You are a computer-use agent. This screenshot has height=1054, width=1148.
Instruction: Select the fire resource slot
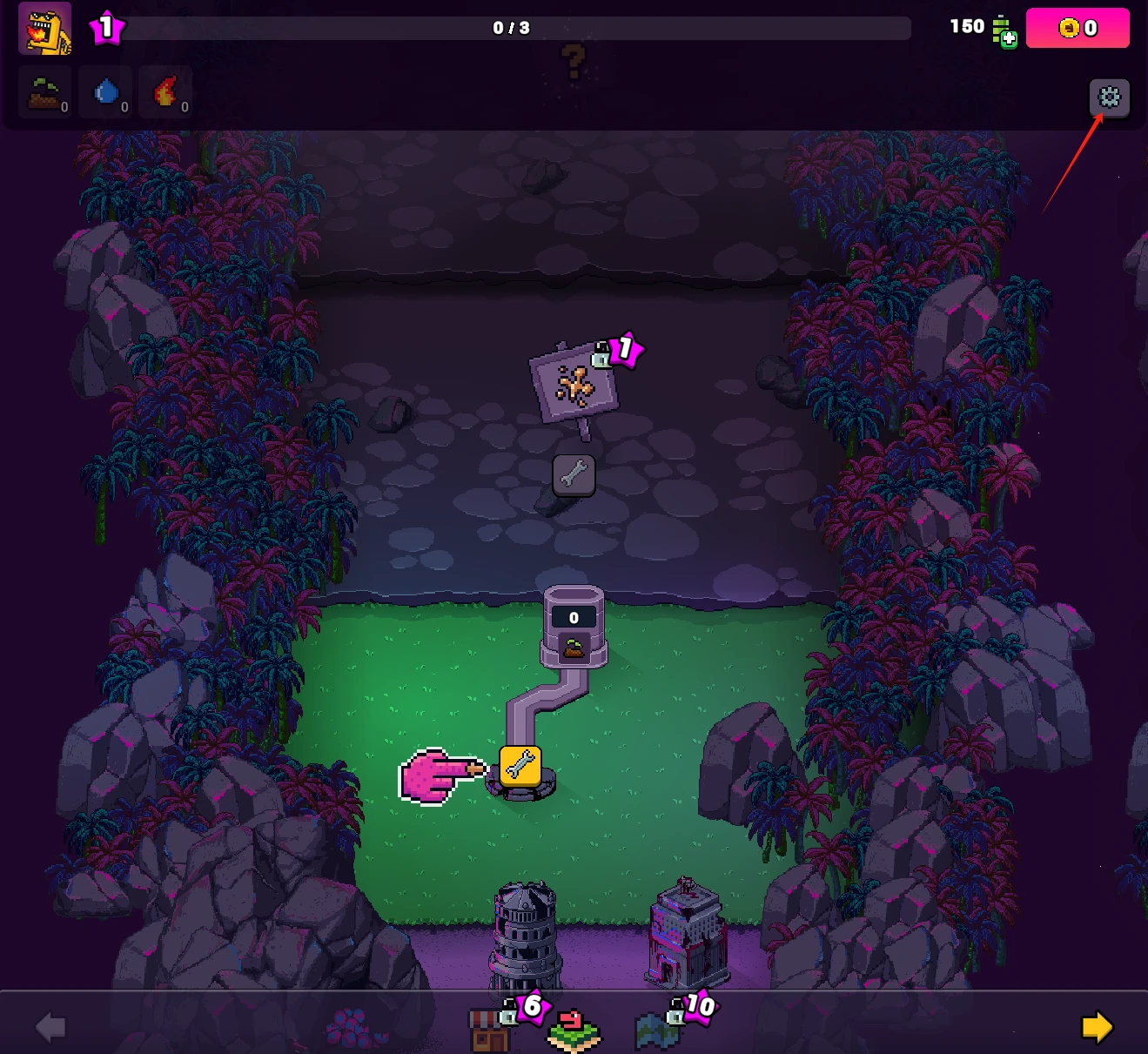(165, 92)
